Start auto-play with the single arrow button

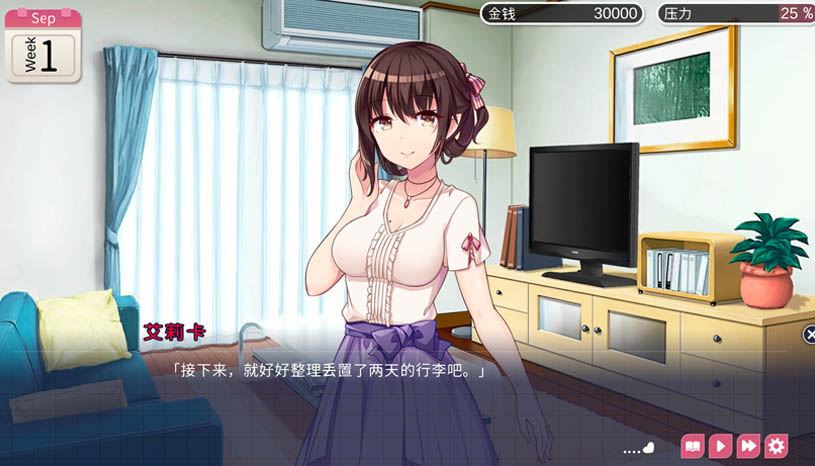click(x=720, y=446)
